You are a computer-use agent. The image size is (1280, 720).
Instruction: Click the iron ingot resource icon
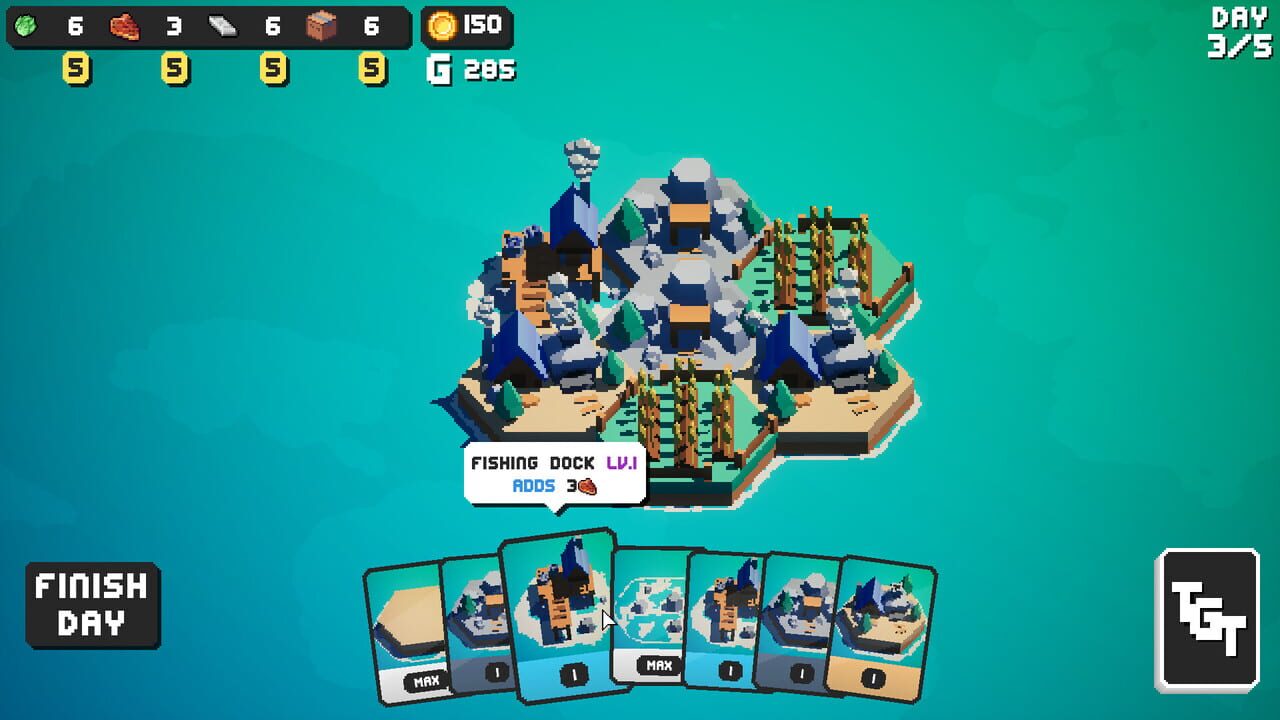pyautogui.click(x=224, y=28)
